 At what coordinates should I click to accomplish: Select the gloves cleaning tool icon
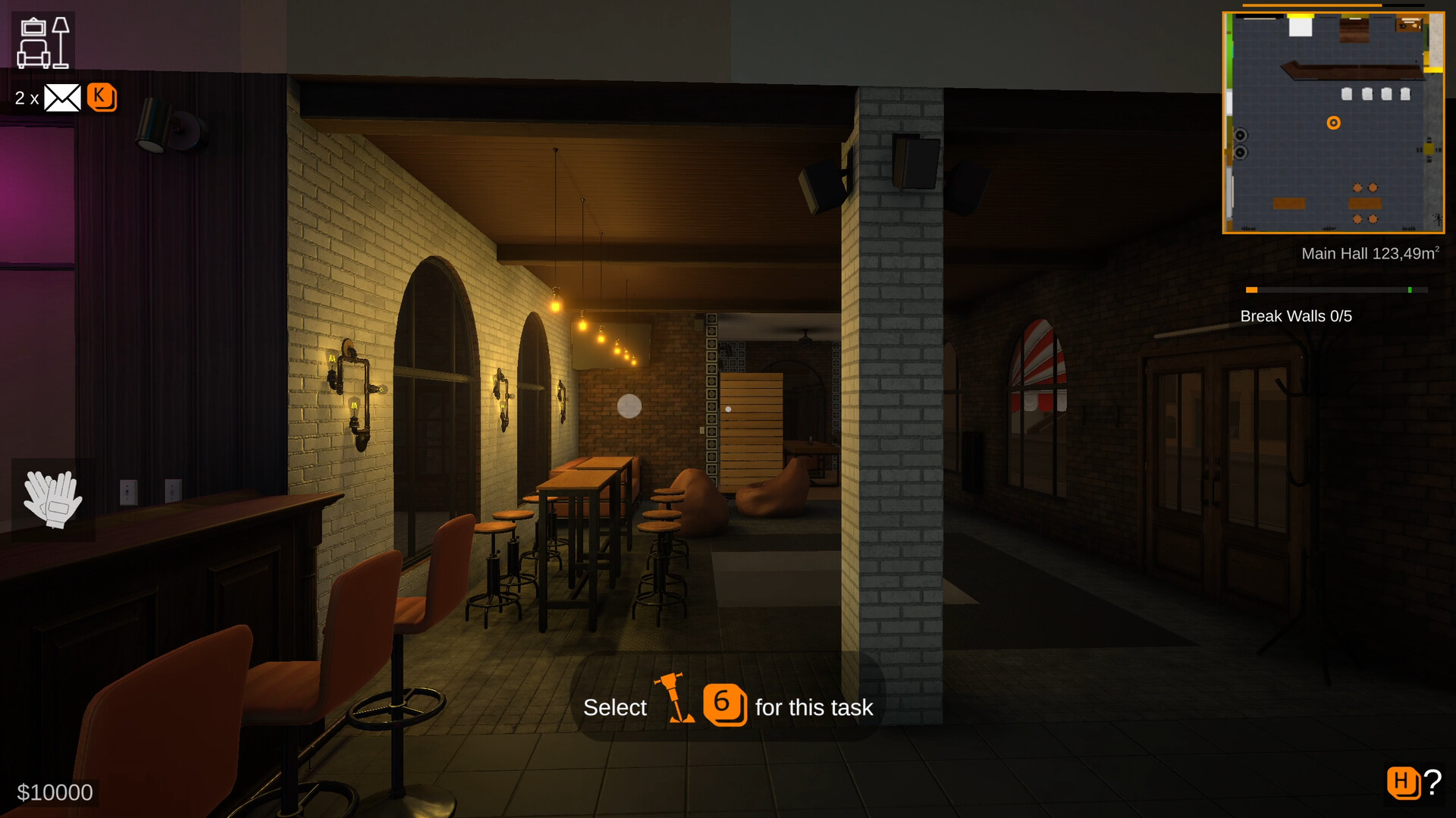click(52, 500)
